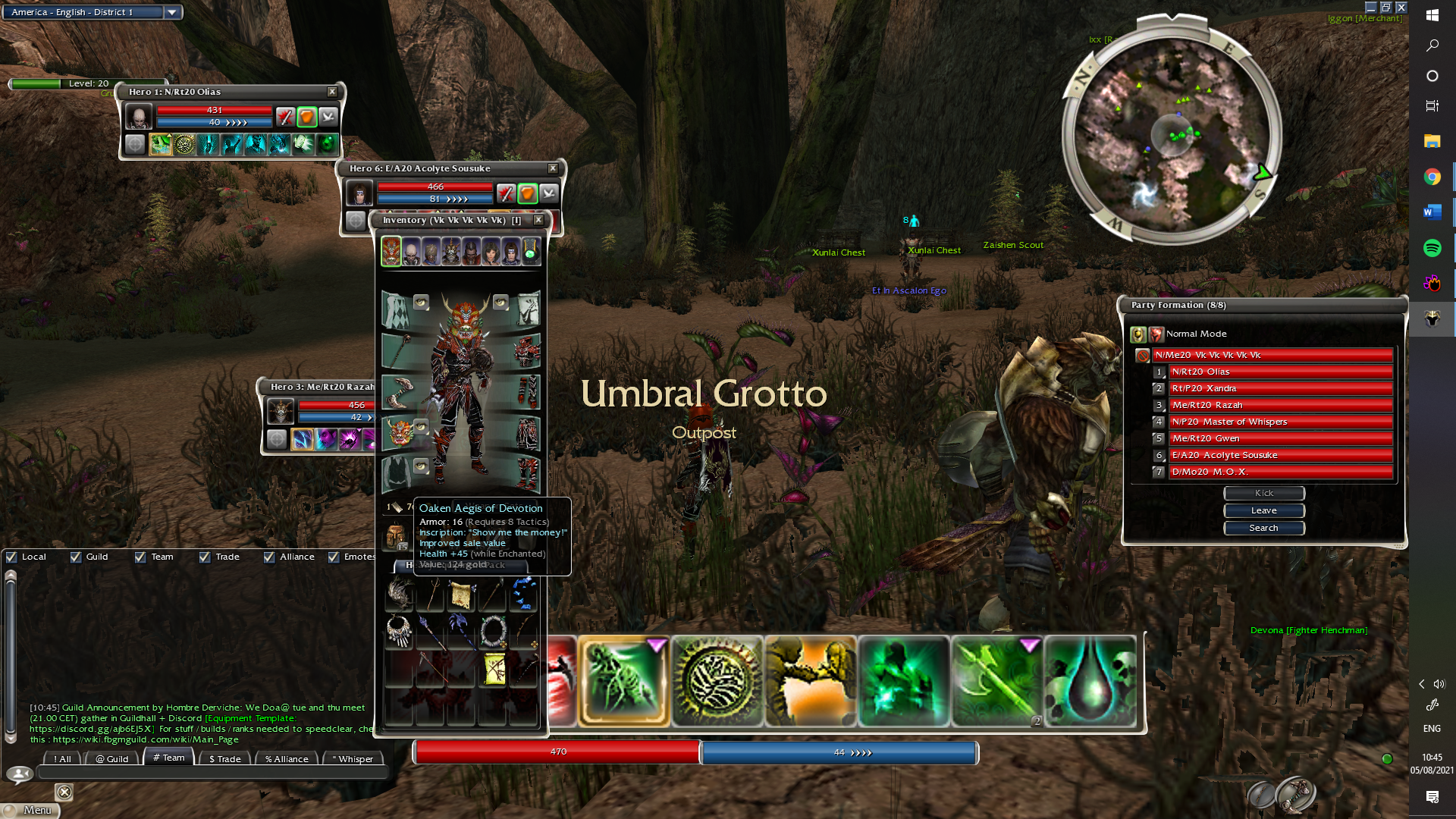Viewport: 1456px width, 819px height.
Task: Close the Acolyte Sousuke hero panel
Action: 553,168
